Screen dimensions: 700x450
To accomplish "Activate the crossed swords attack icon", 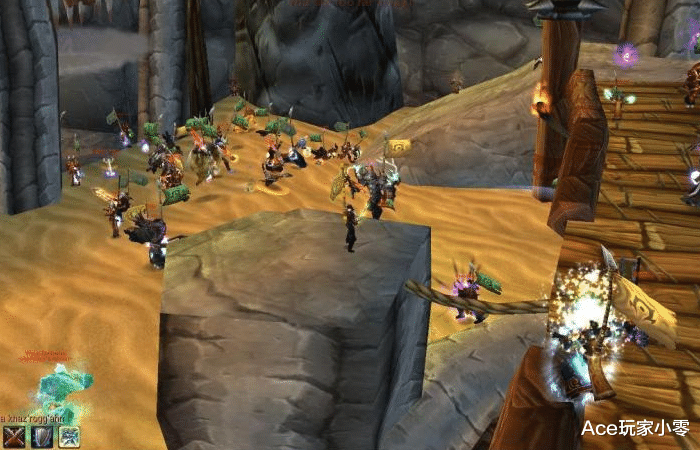I will click(14, 436).
